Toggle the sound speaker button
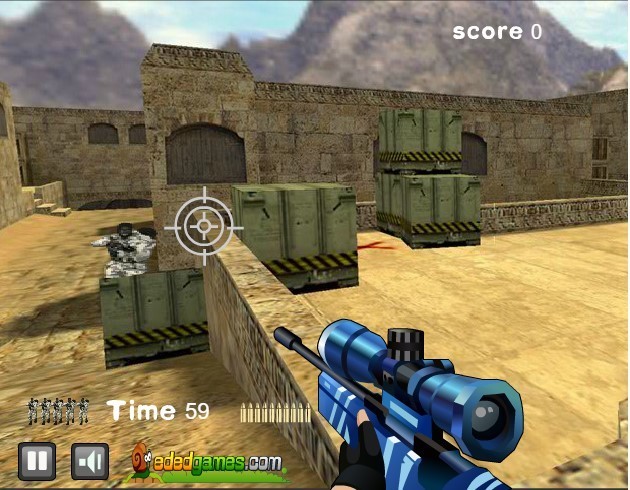Image resolution: width=630 pixels, height=490 pixels. [90, 461]
